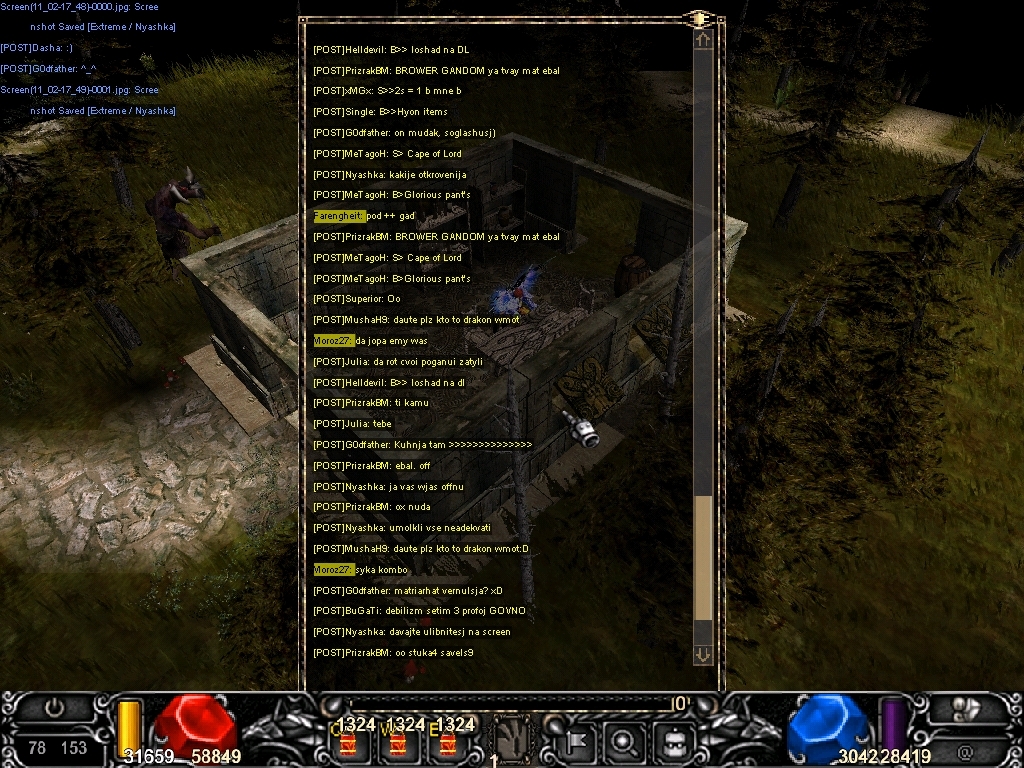
Task: Click the chat log scroll-up arrow
Action: point(703,40)
